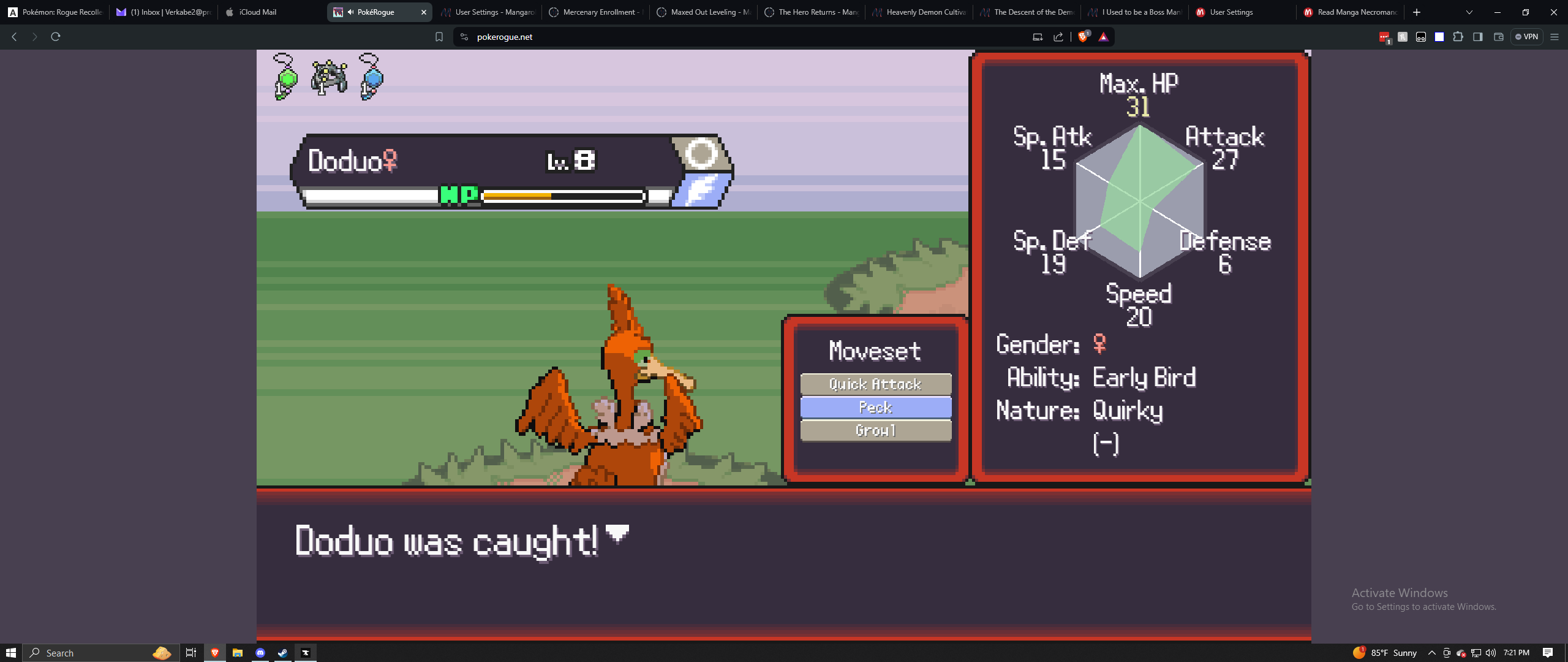
Task: Open Brave Rewards triangle icon
Action: (x=1102, y=37)
